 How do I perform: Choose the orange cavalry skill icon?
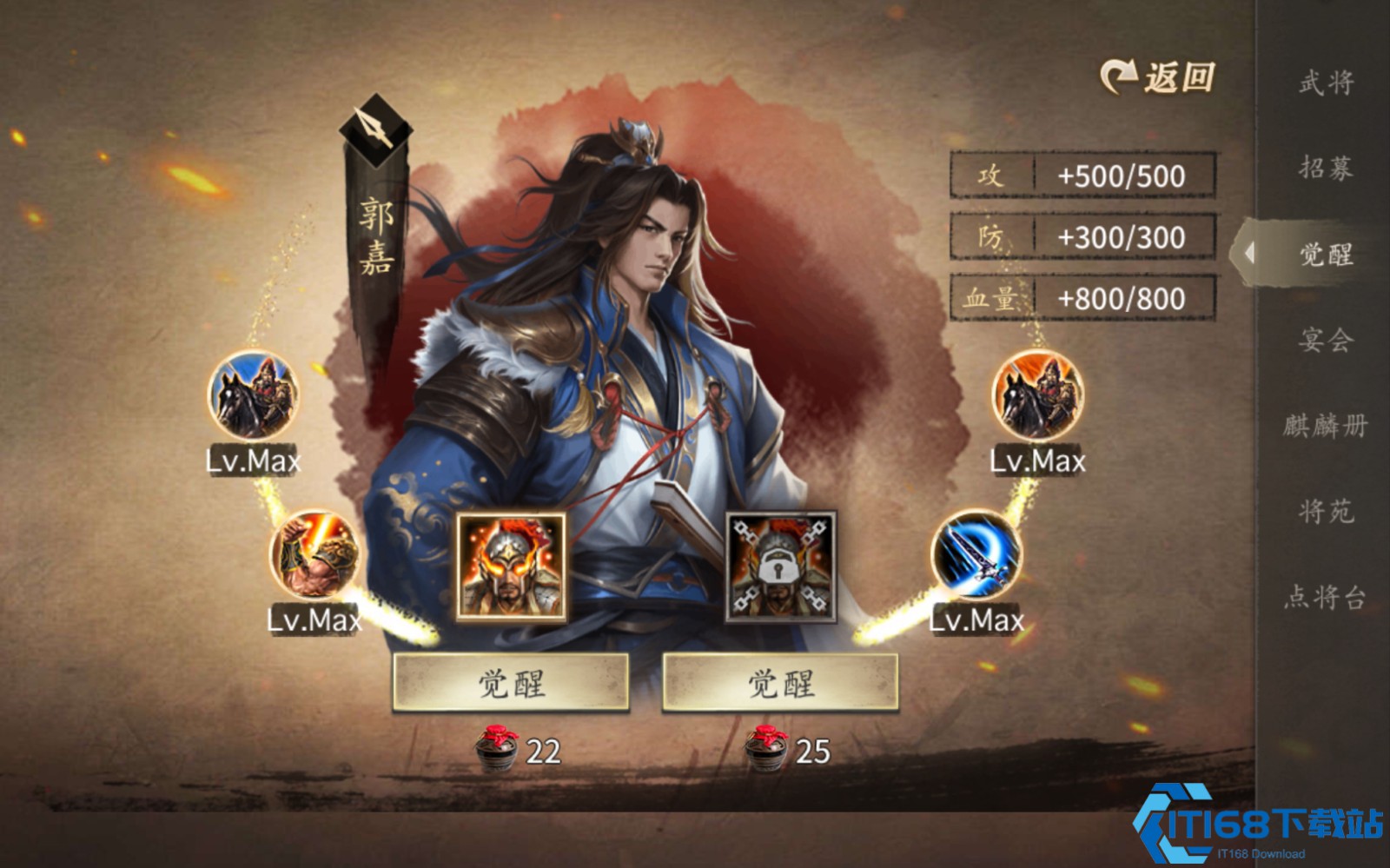coord(1037,396)
